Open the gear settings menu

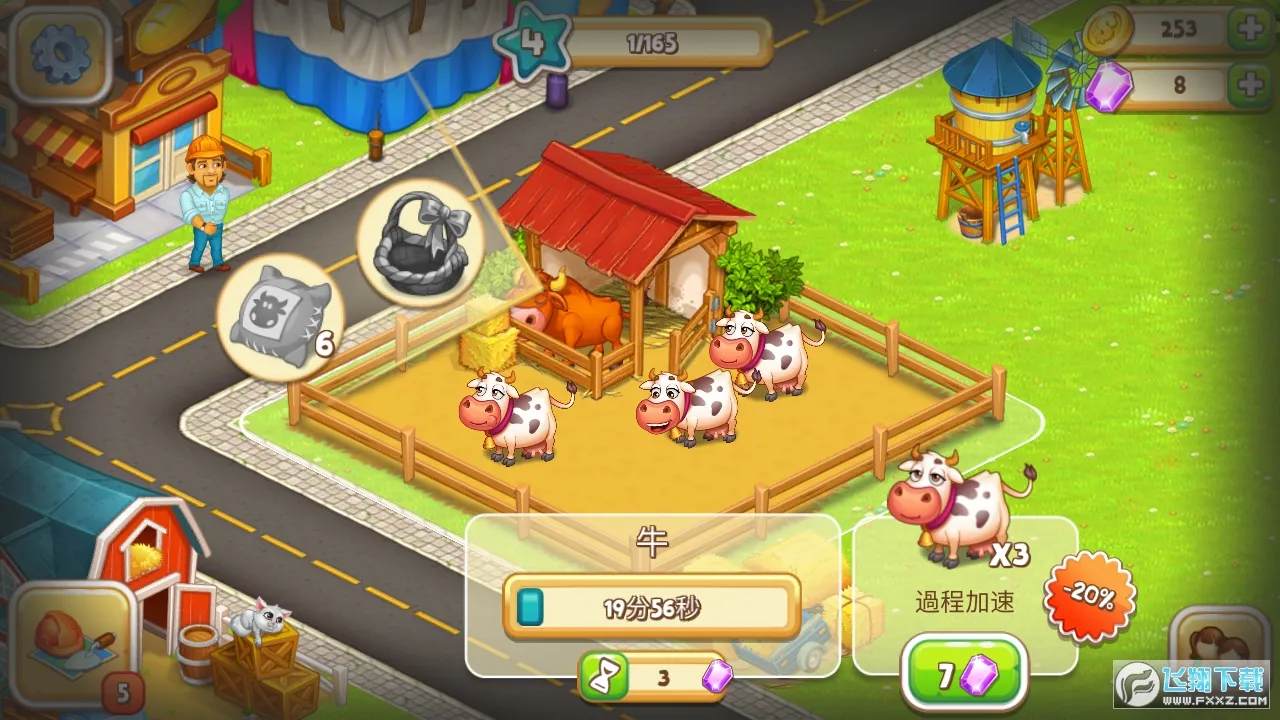tap(60, 53)
